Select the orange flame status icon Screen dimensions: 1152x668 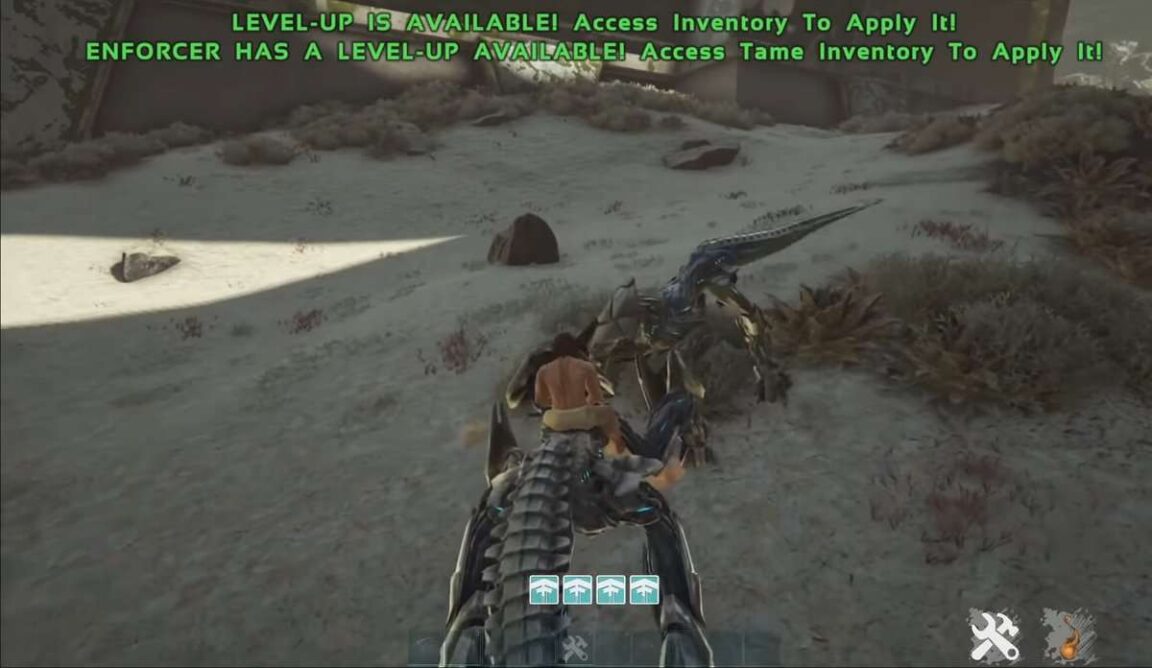[1068, 637]
